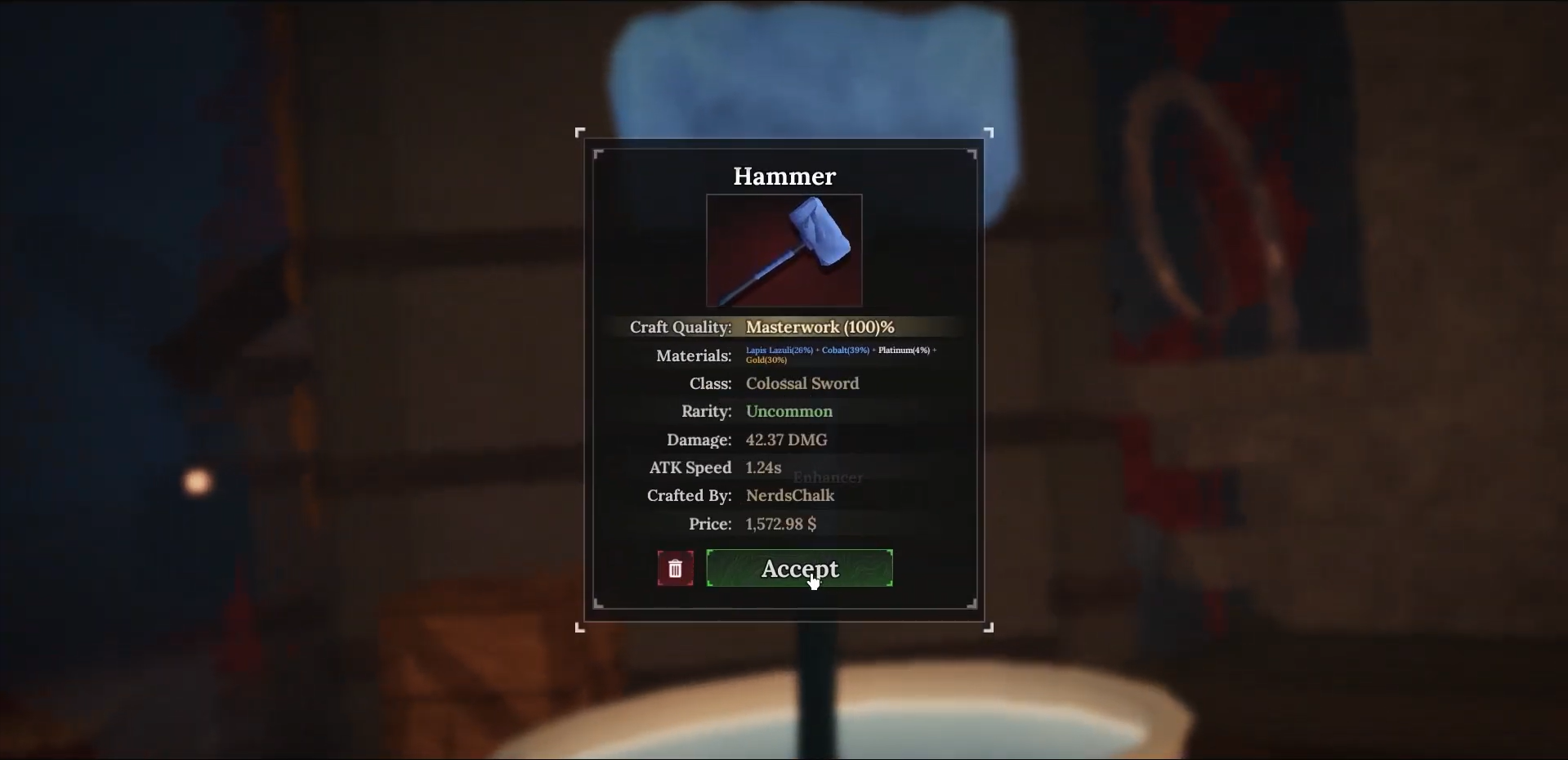Image resolution: width=1568 pixels, height=760 pixels.
Task: Click the trash can discard icon
Action: (675, 568)
